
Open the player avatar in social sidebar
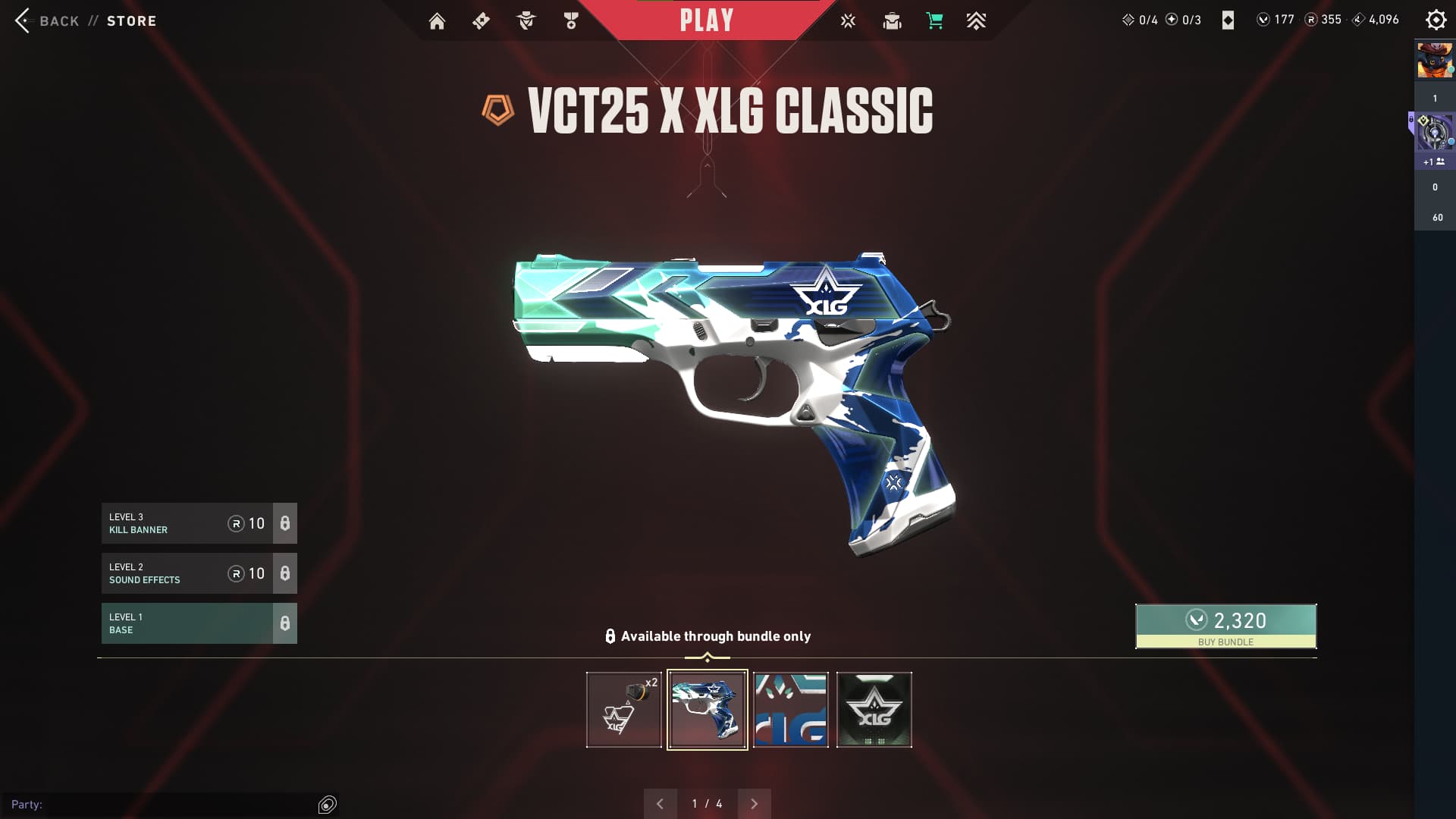click(1435, 61)
